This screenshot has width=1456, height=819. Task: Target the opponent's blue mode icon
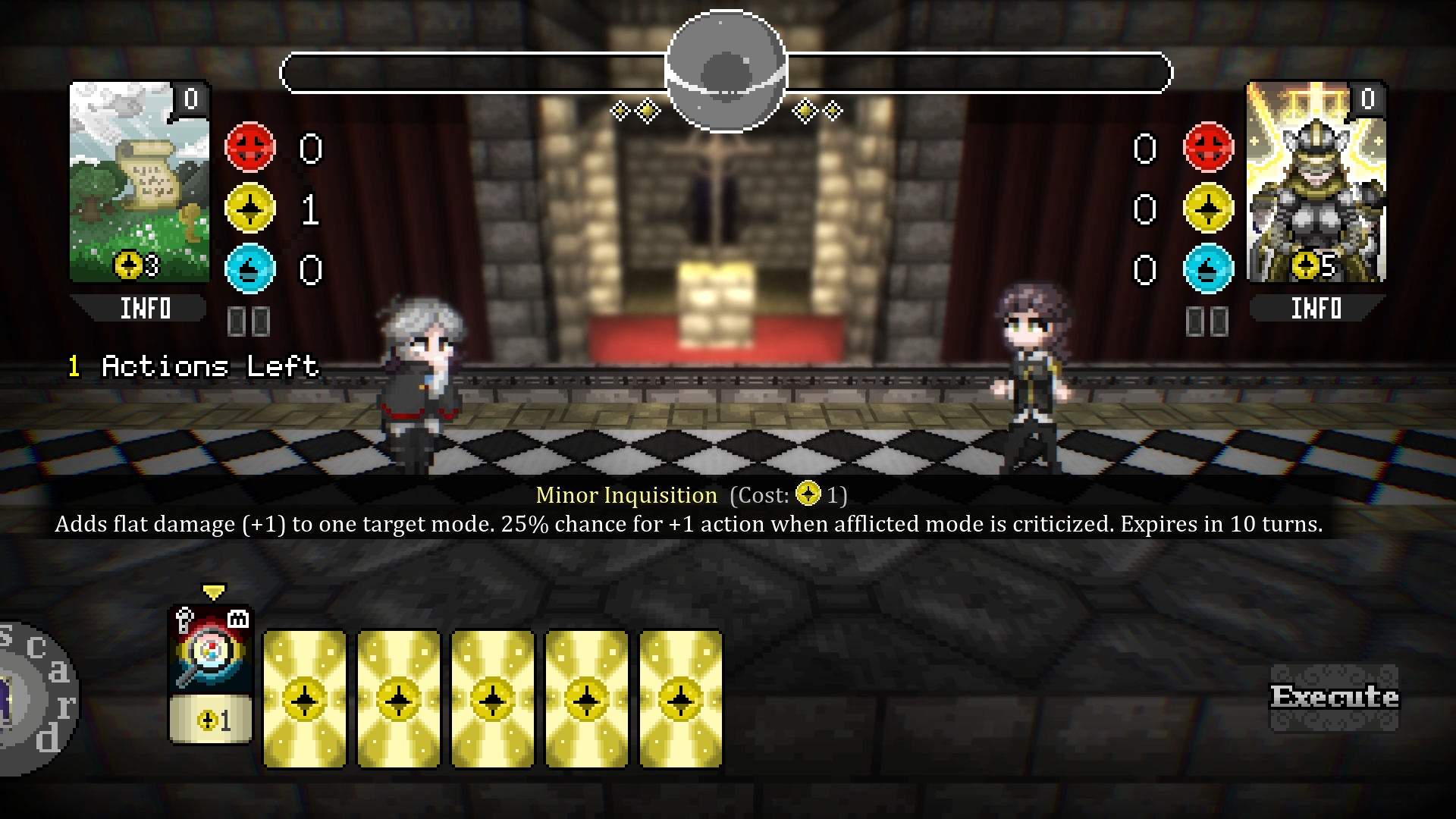tap(1208, 268)
